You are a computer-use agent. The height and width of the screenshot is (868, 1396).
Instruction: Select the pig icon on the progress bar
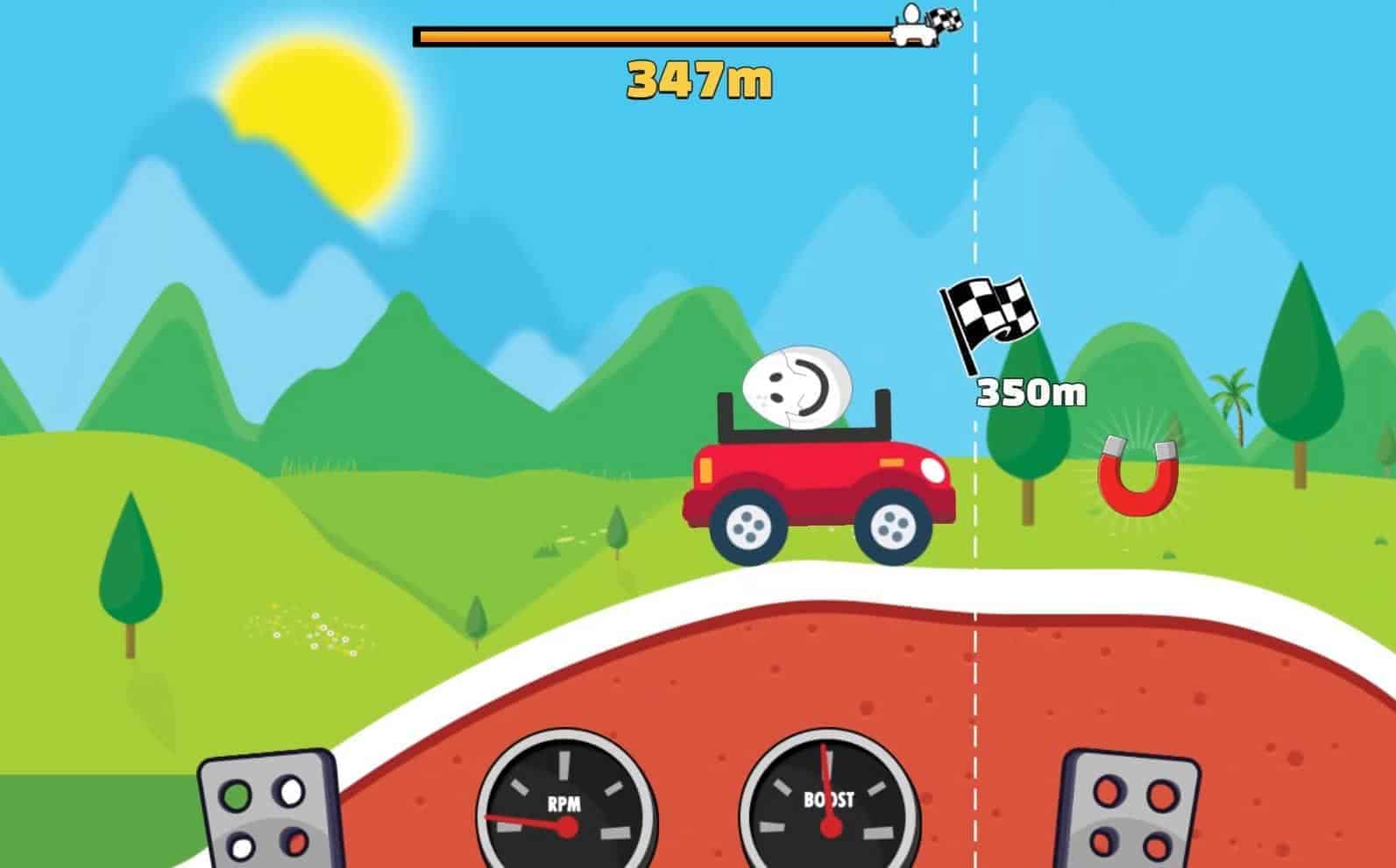pos(913,33)
